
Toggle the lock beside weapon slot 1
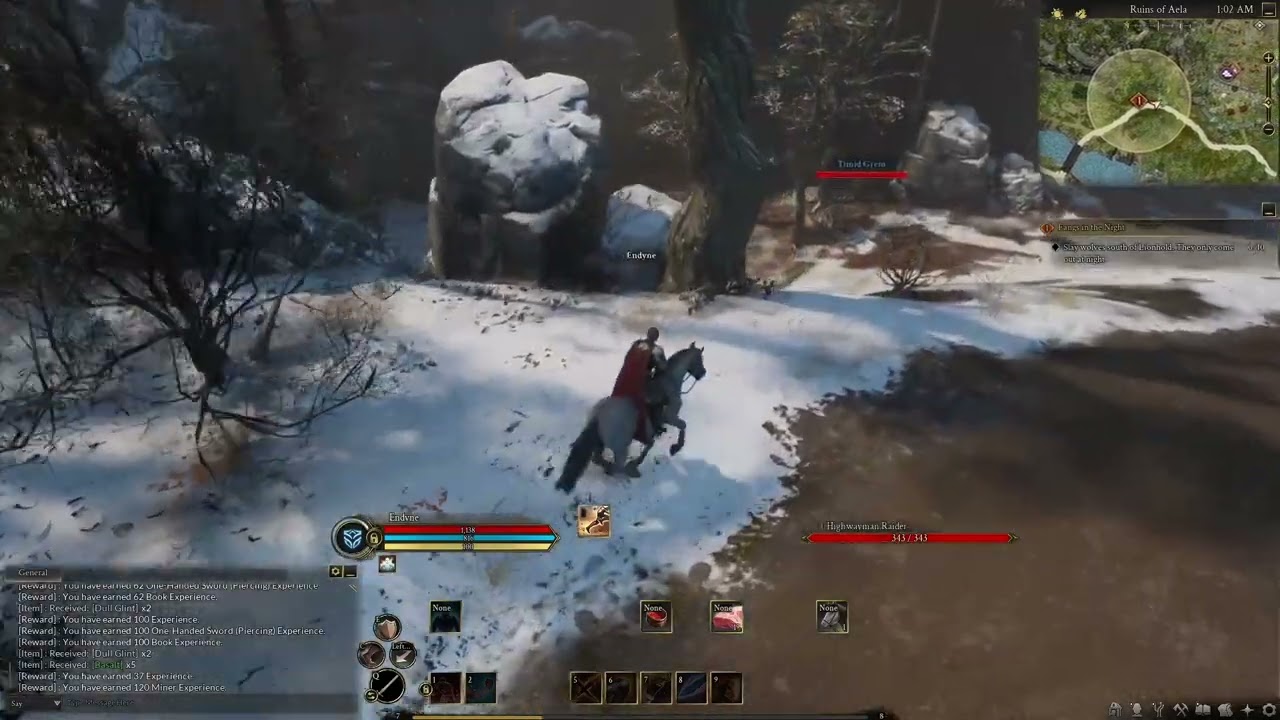point(425,690)
